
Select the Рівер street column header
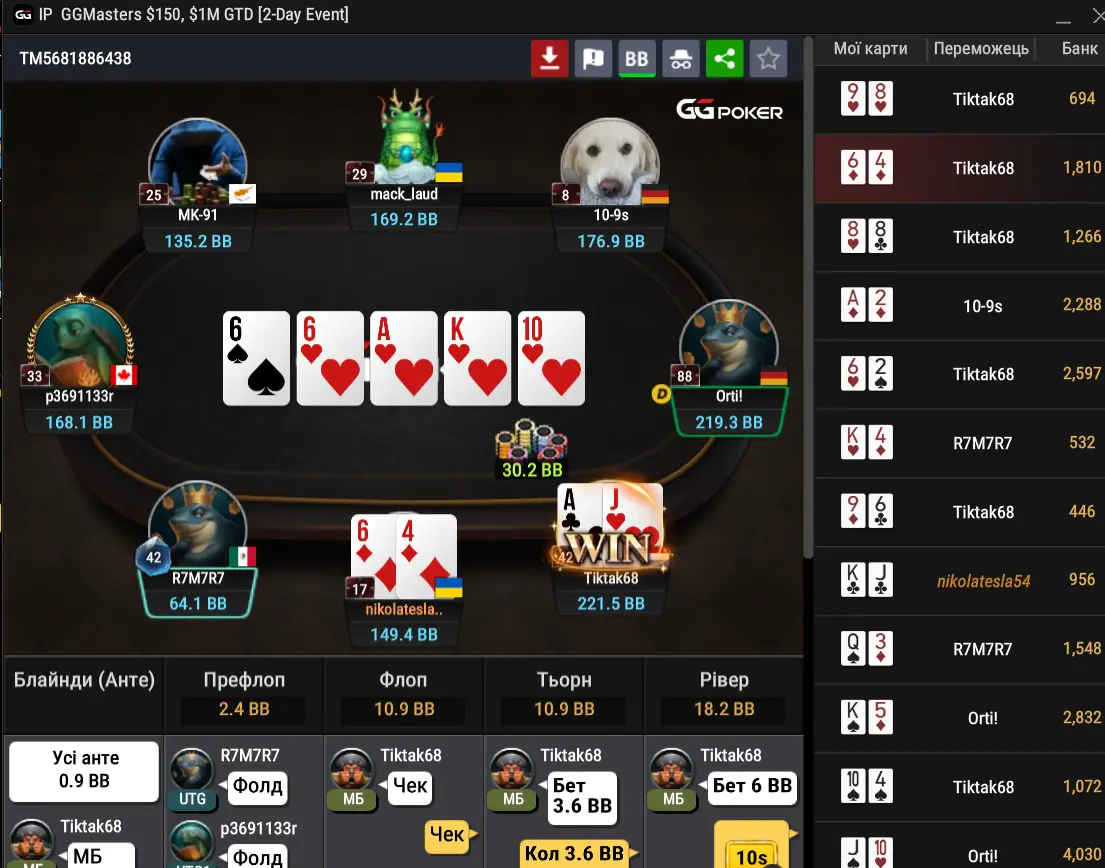724,680
